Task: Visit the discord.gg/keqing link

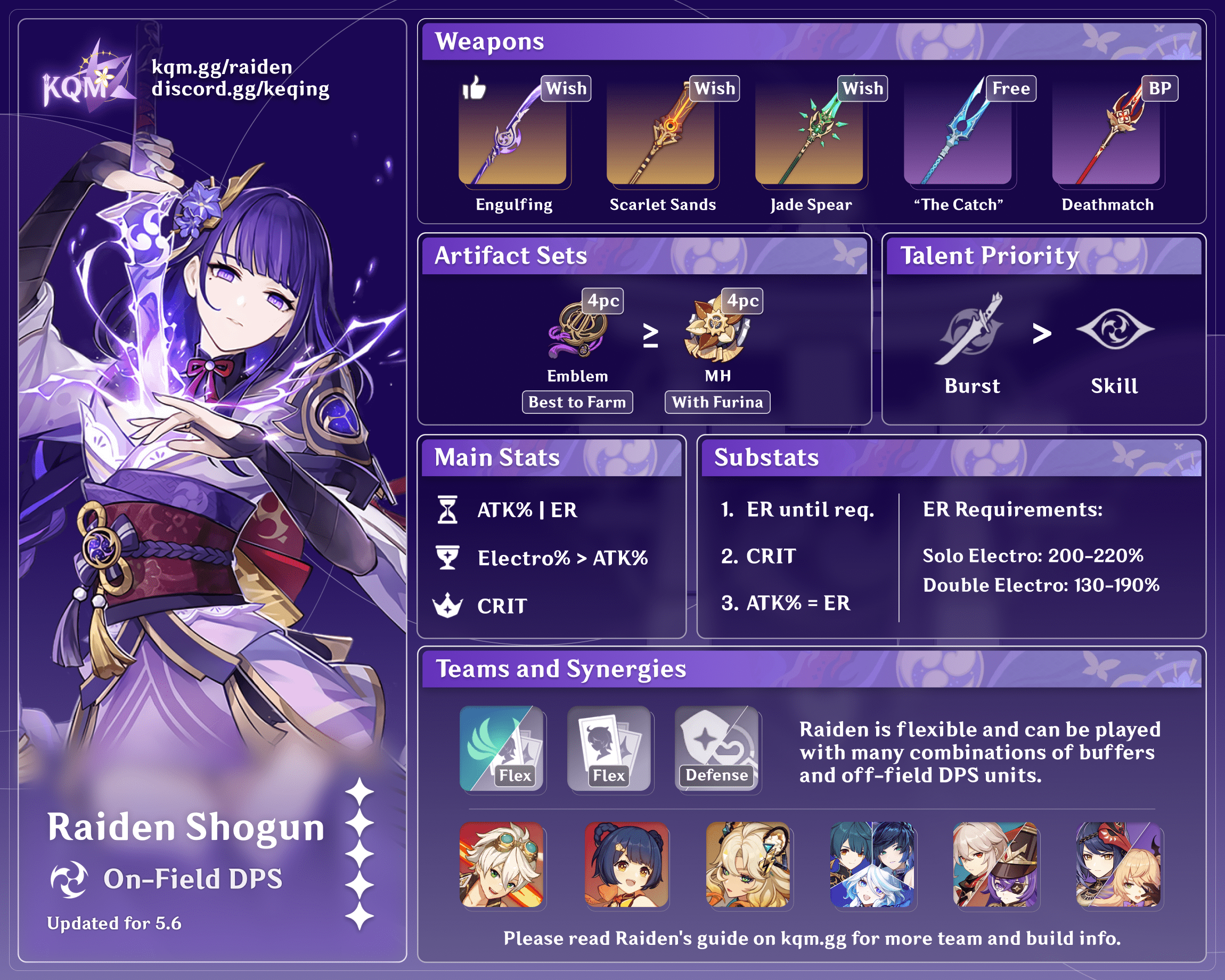Action: coord(240,89)
